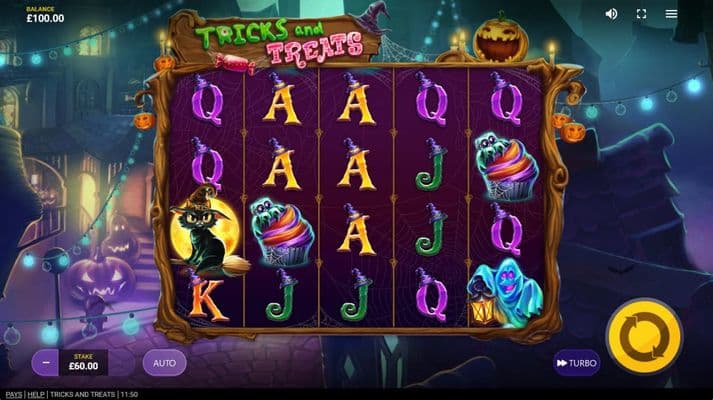Decrease the stake with the minus button
713x400 pixels.
point(45,362)
